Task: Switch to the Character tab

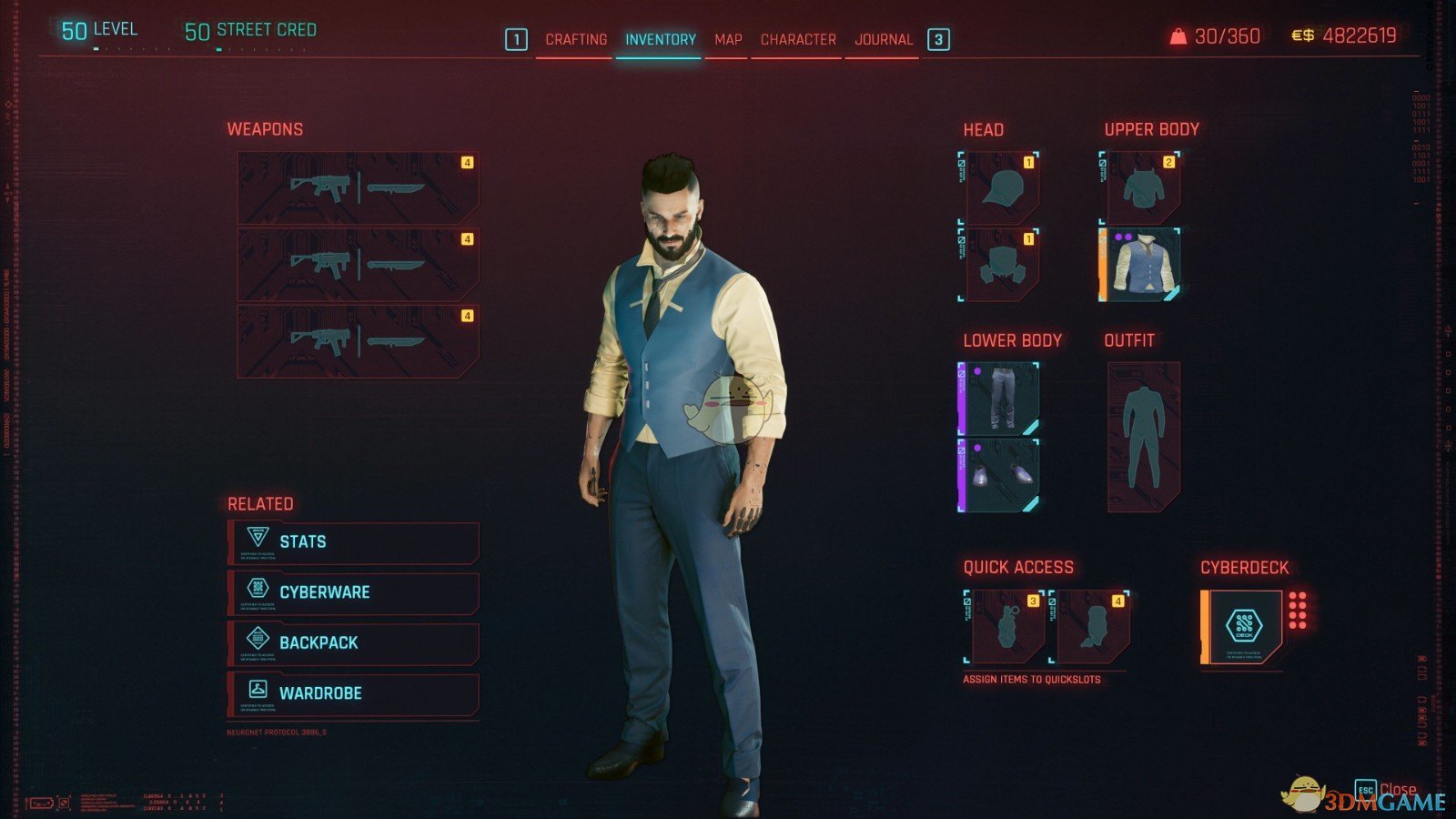Action: pyautogui.click(x=796, y=39)
